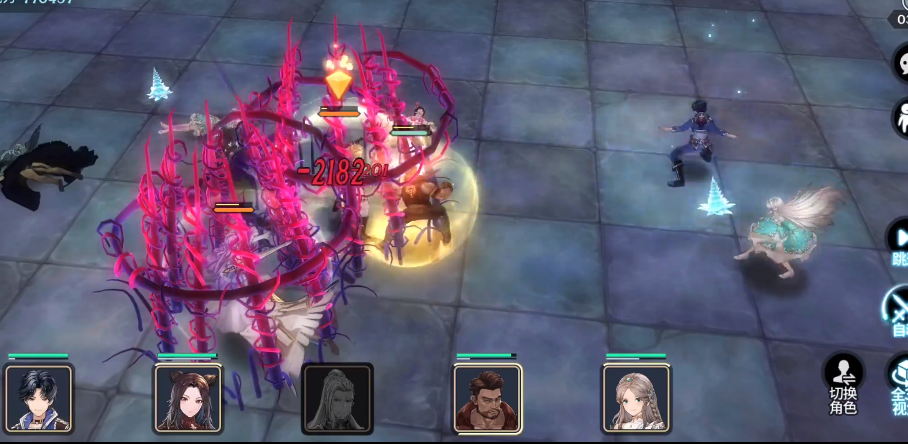This screenshot has height=444, width=908.
Task: Choose the greyed-out defeated hero portrait
Action: pos(337,397)
